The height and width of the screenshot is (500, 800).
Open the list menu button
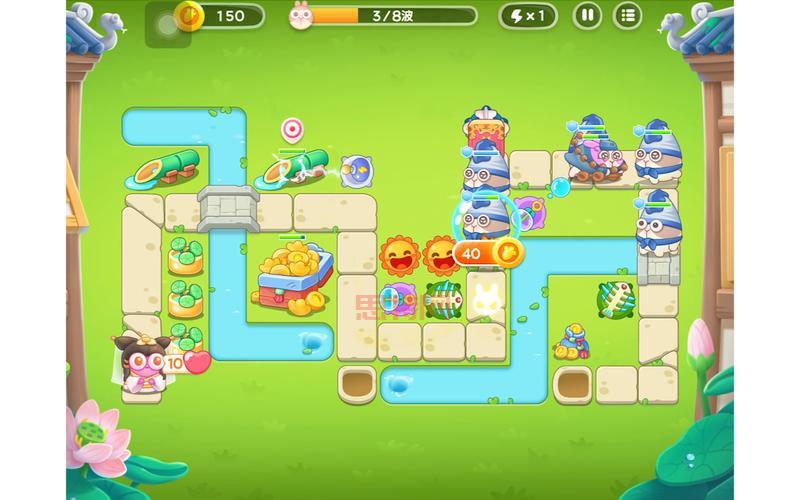[x=627, y=16]
